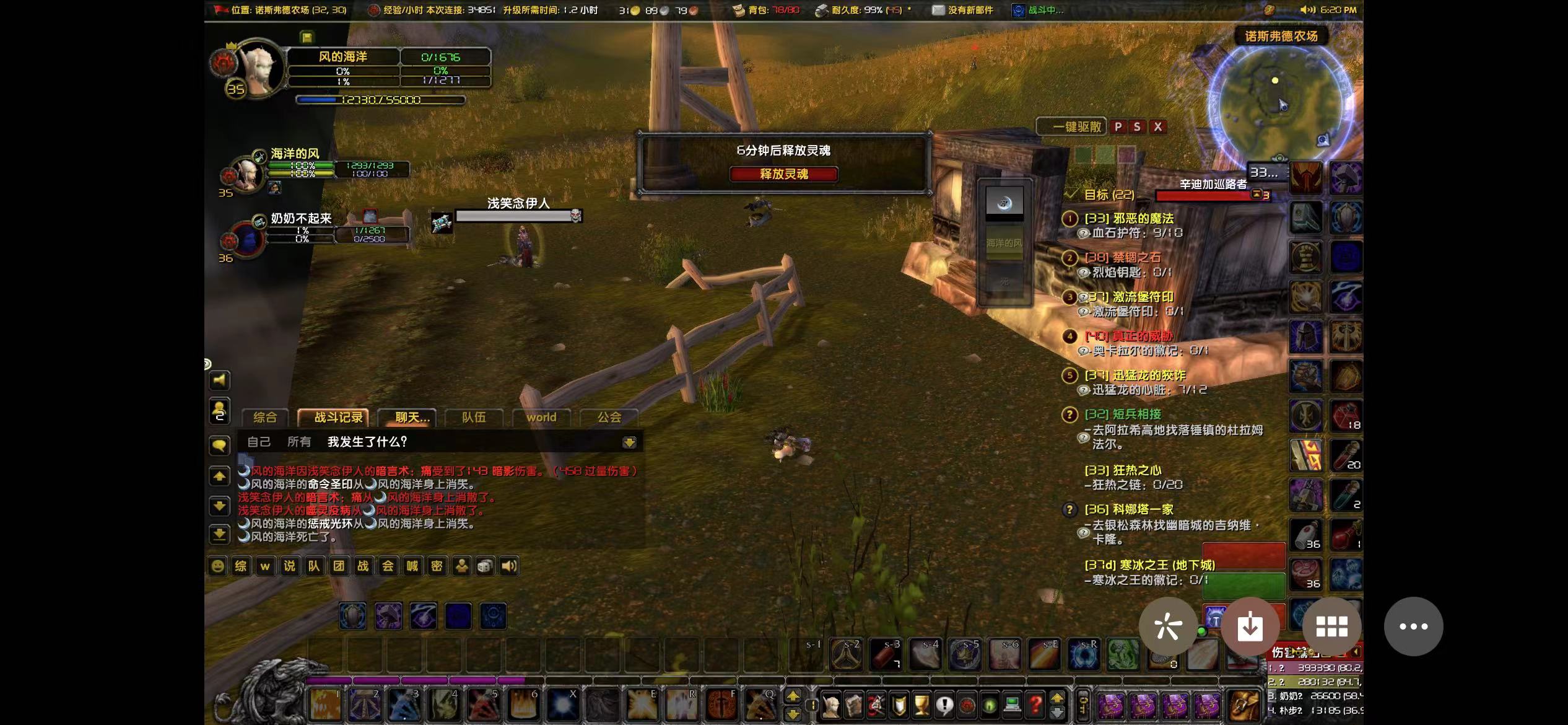Open the overlay three-dots more menu
Viewport: 1568px width, 725px height.
coord(1413,626)
